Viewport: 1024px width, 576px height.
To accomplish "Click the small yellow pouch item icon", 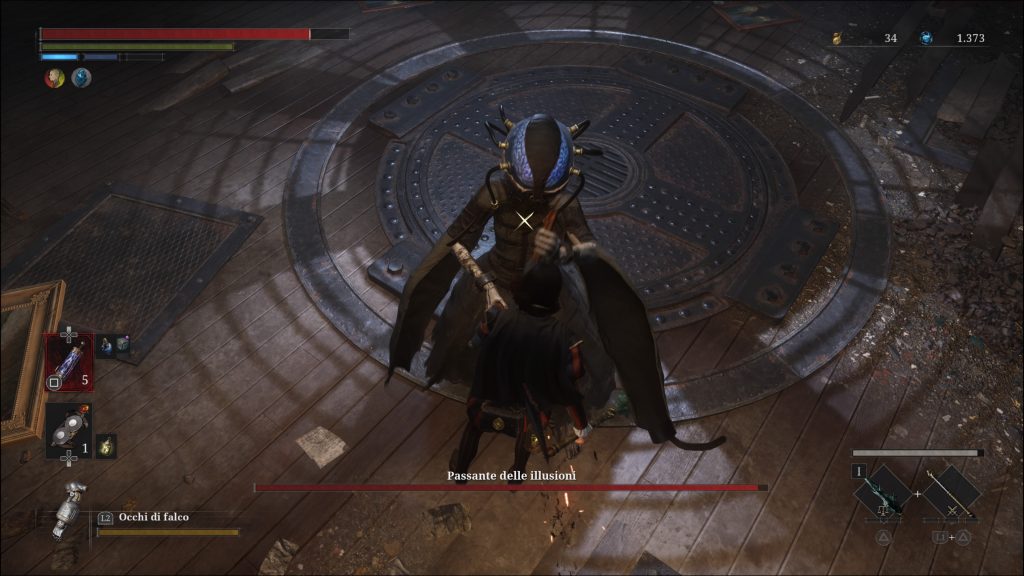I will click(x=105, y=446).
